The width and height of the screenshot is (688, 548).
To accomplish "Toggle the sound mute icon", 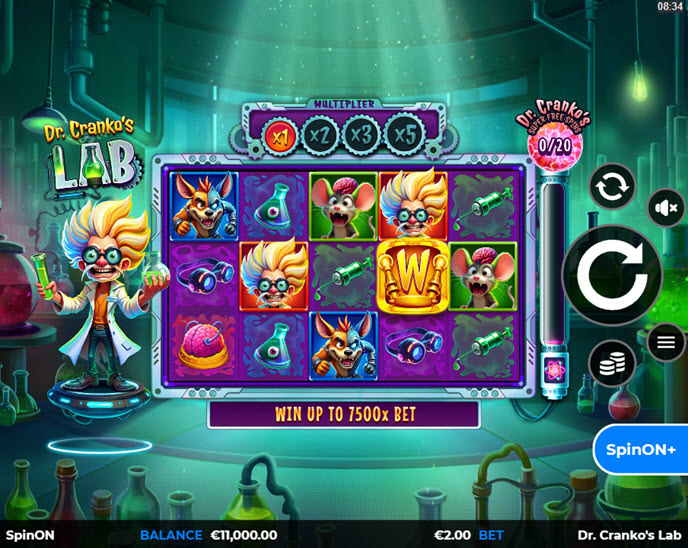I will pos(665,208).
